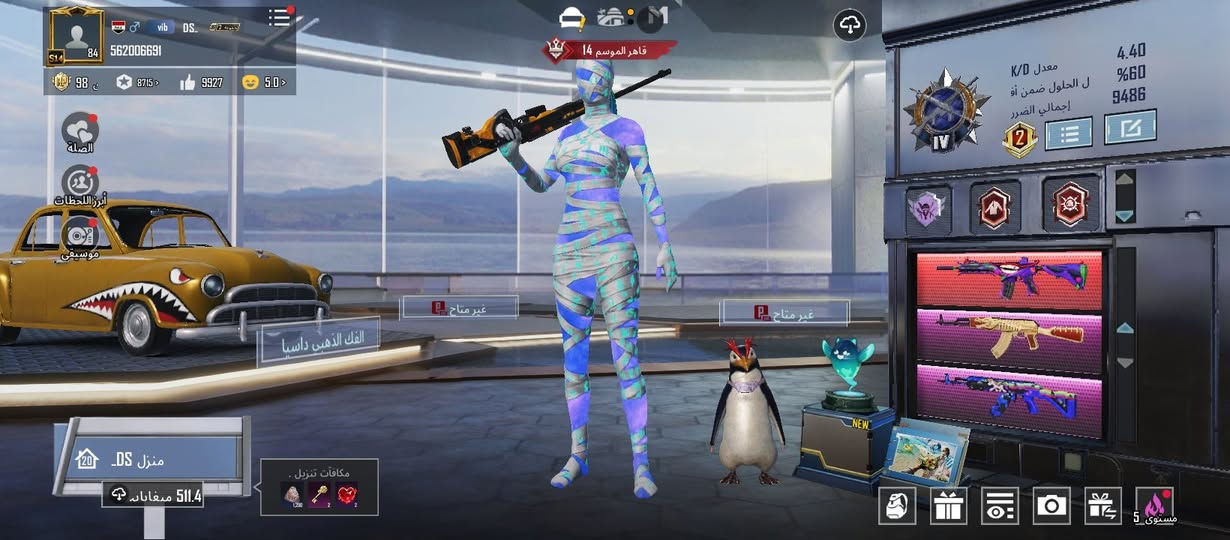Open the connection hearts icon

[x=79, y=130]
